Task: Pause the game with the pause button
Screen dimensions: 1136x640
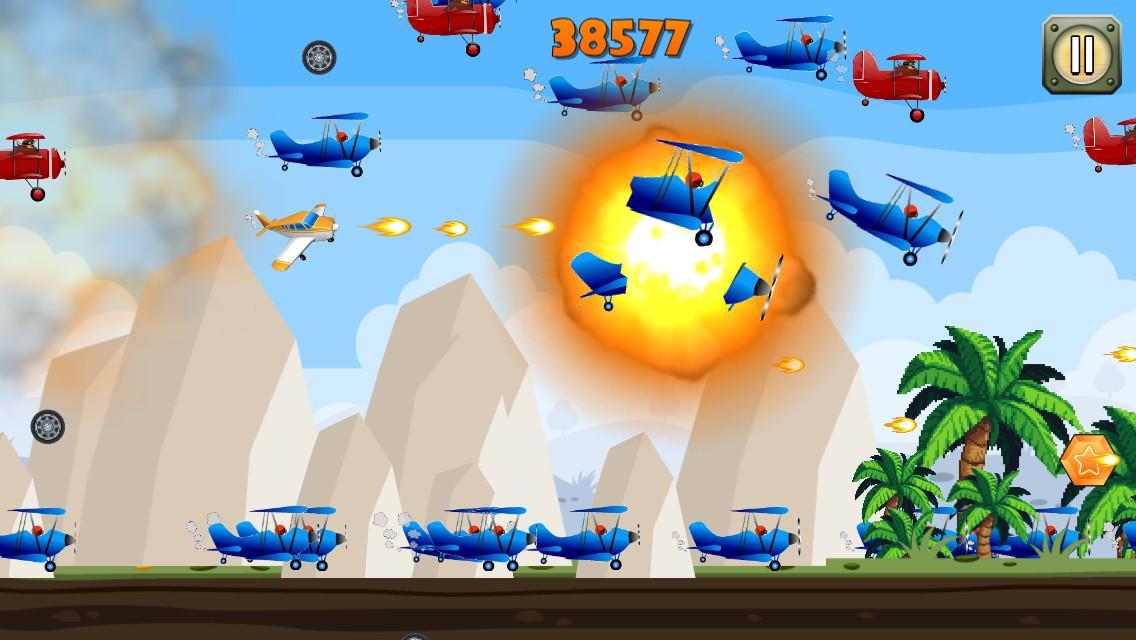Action: [1081, 54]
